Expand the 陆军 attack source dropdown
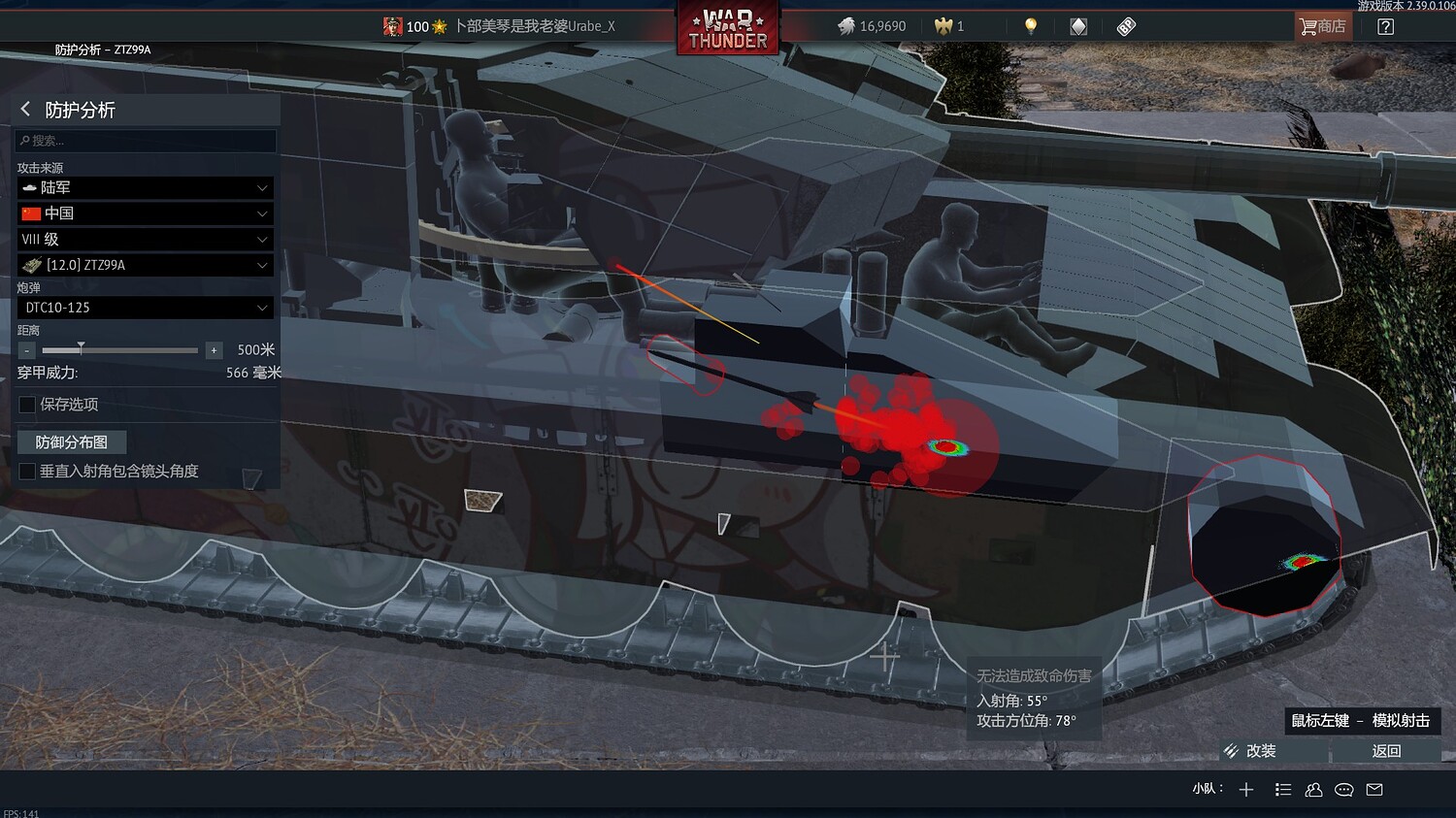 pos(144,187)
